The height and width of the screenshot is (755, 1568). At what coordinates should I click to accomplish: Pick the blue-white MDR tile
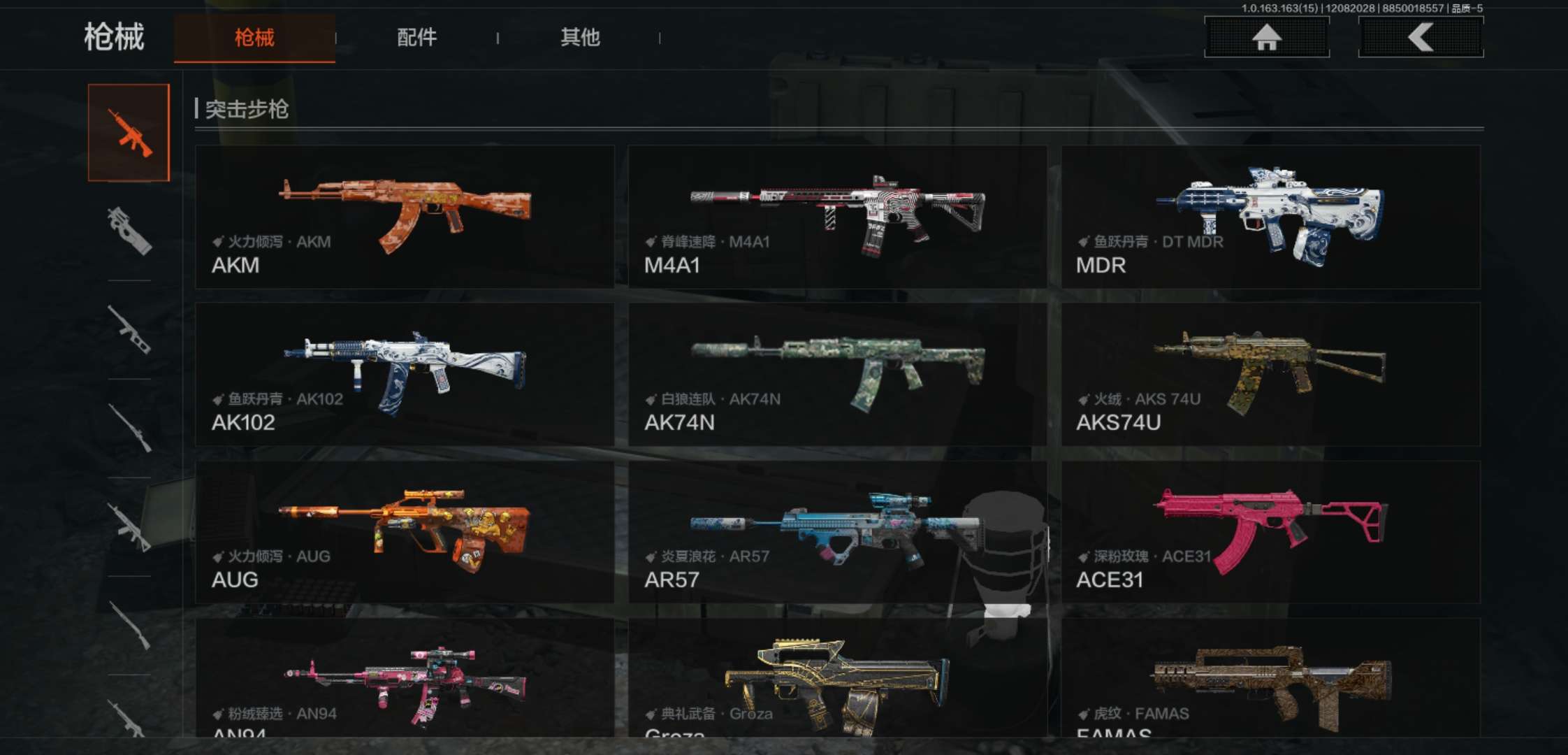pyautogui.click(x=1270, y=217)
